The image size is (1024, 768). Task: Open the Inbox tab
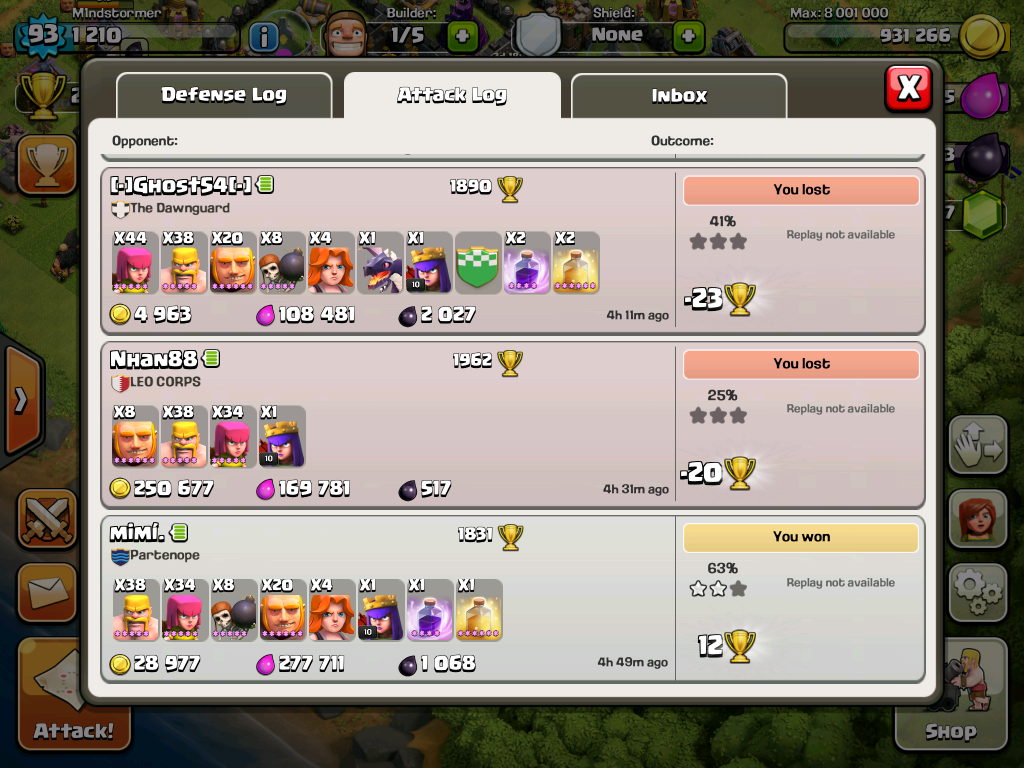point(679,96)
